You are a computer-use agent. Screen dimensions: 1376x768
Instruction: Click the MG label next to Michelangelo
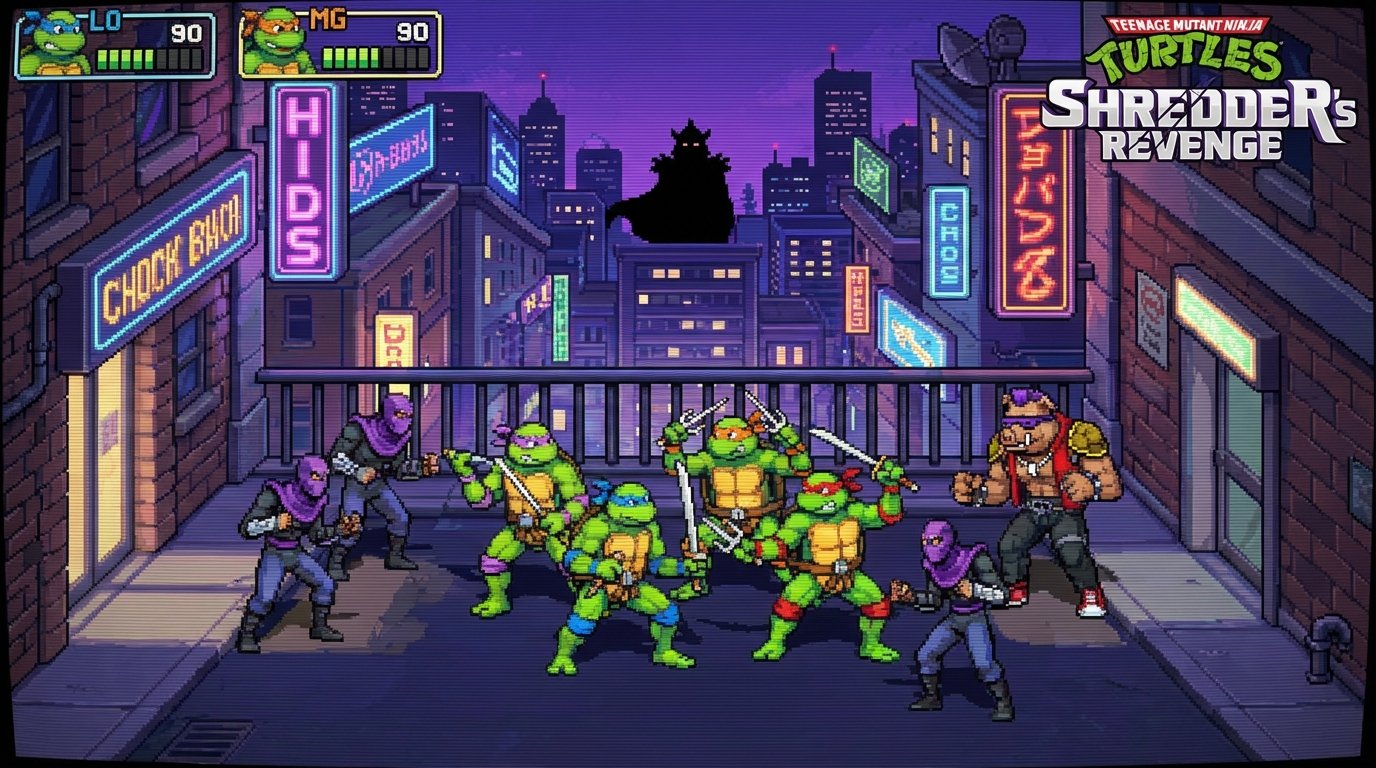click(330, 18)
